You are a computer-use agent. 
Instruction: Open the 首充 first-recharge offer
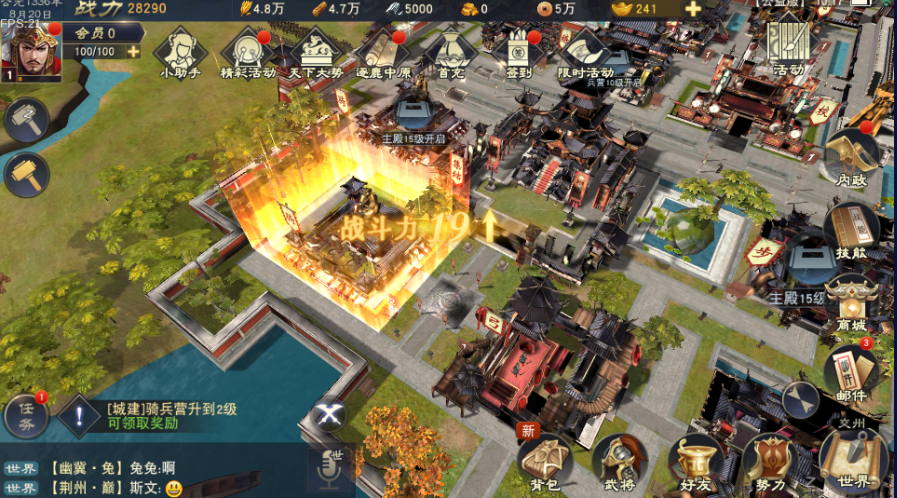coord(451,50)
